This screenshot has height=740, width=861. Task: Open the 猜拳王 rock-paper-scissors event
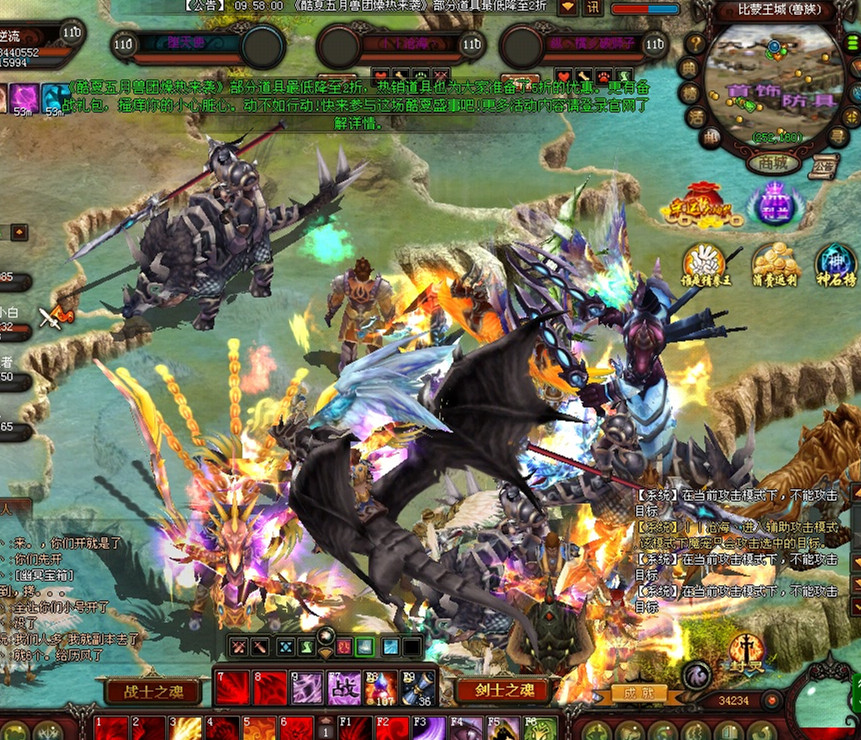coord(706,265)
